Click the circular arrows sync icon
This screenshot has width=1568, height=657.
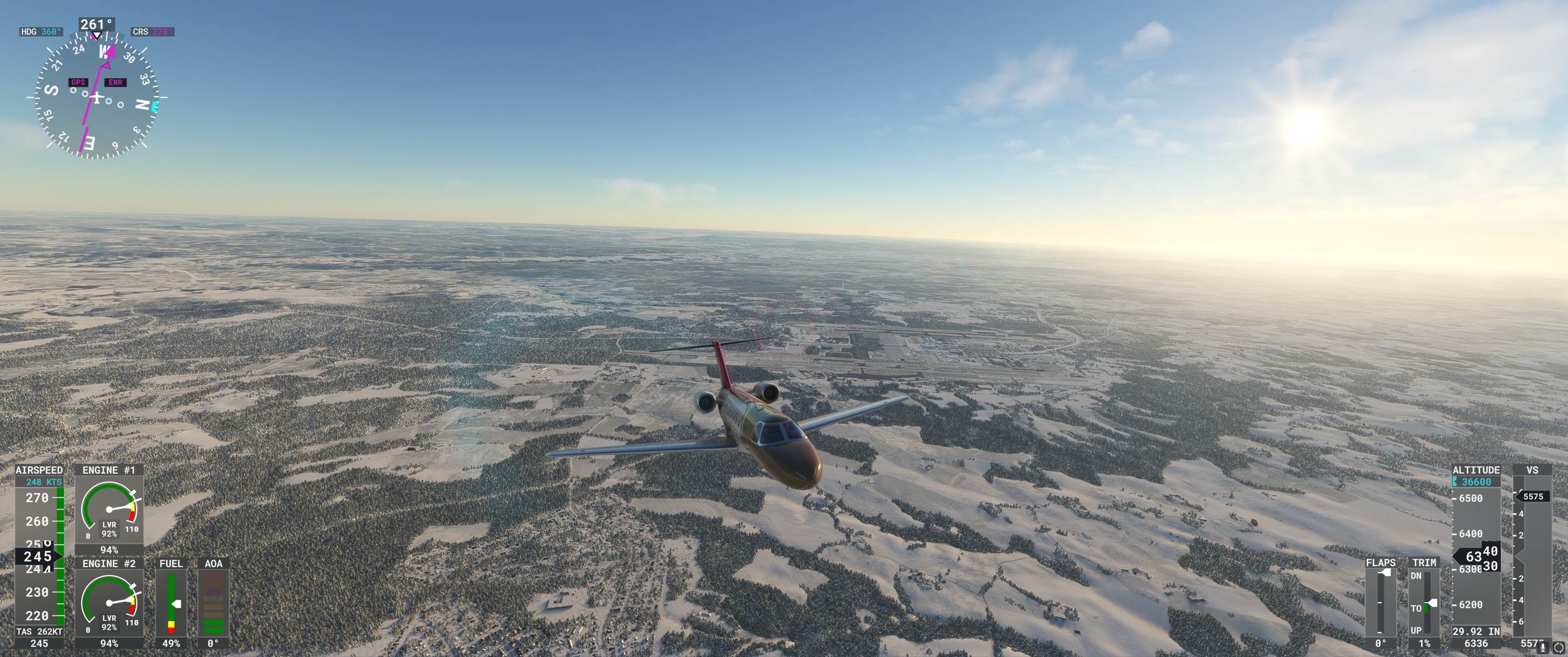[x=1559, y=648]
